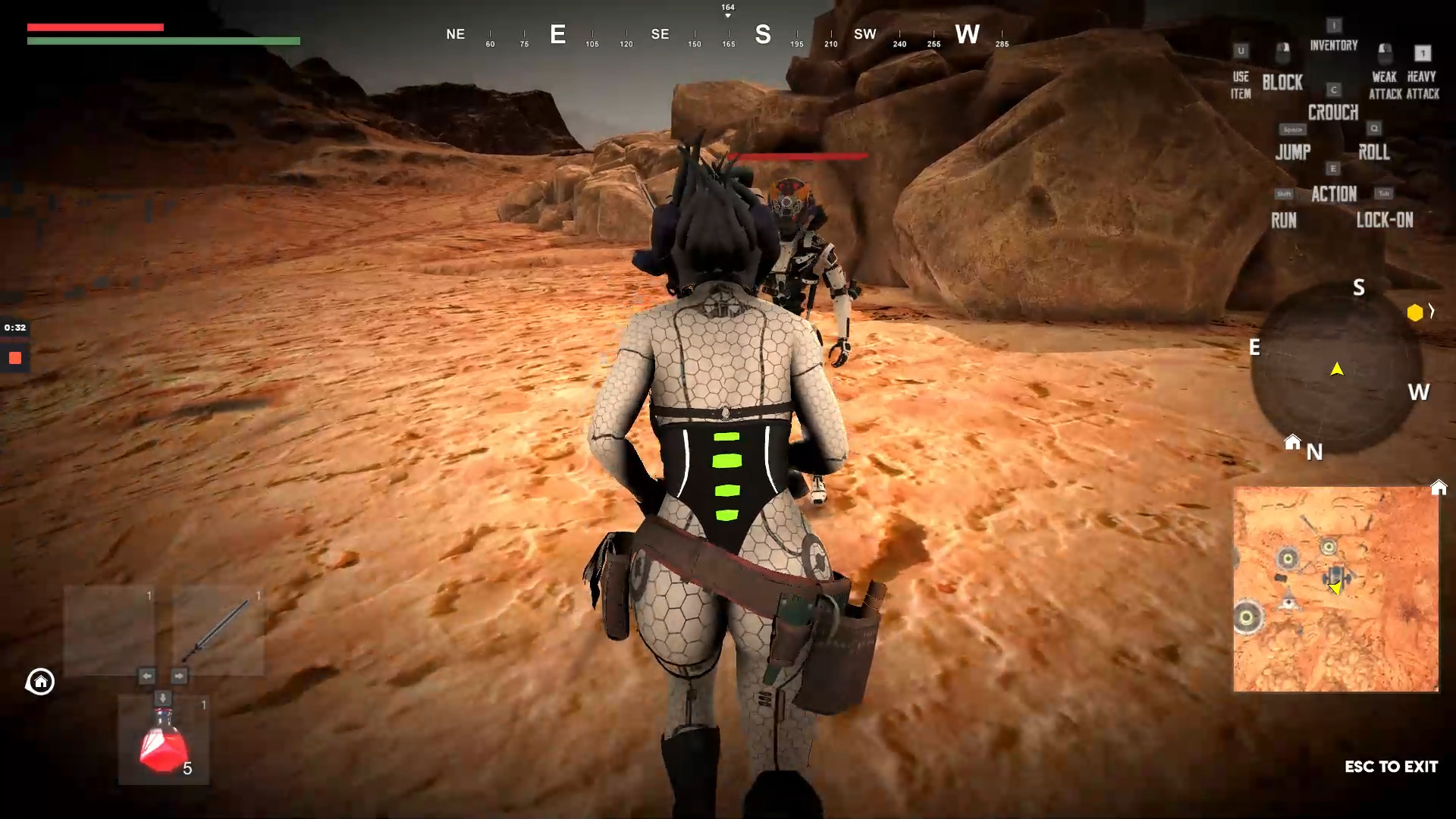
Task: Click the ESC TO EXIT prompt
Action: (1392, 767)
